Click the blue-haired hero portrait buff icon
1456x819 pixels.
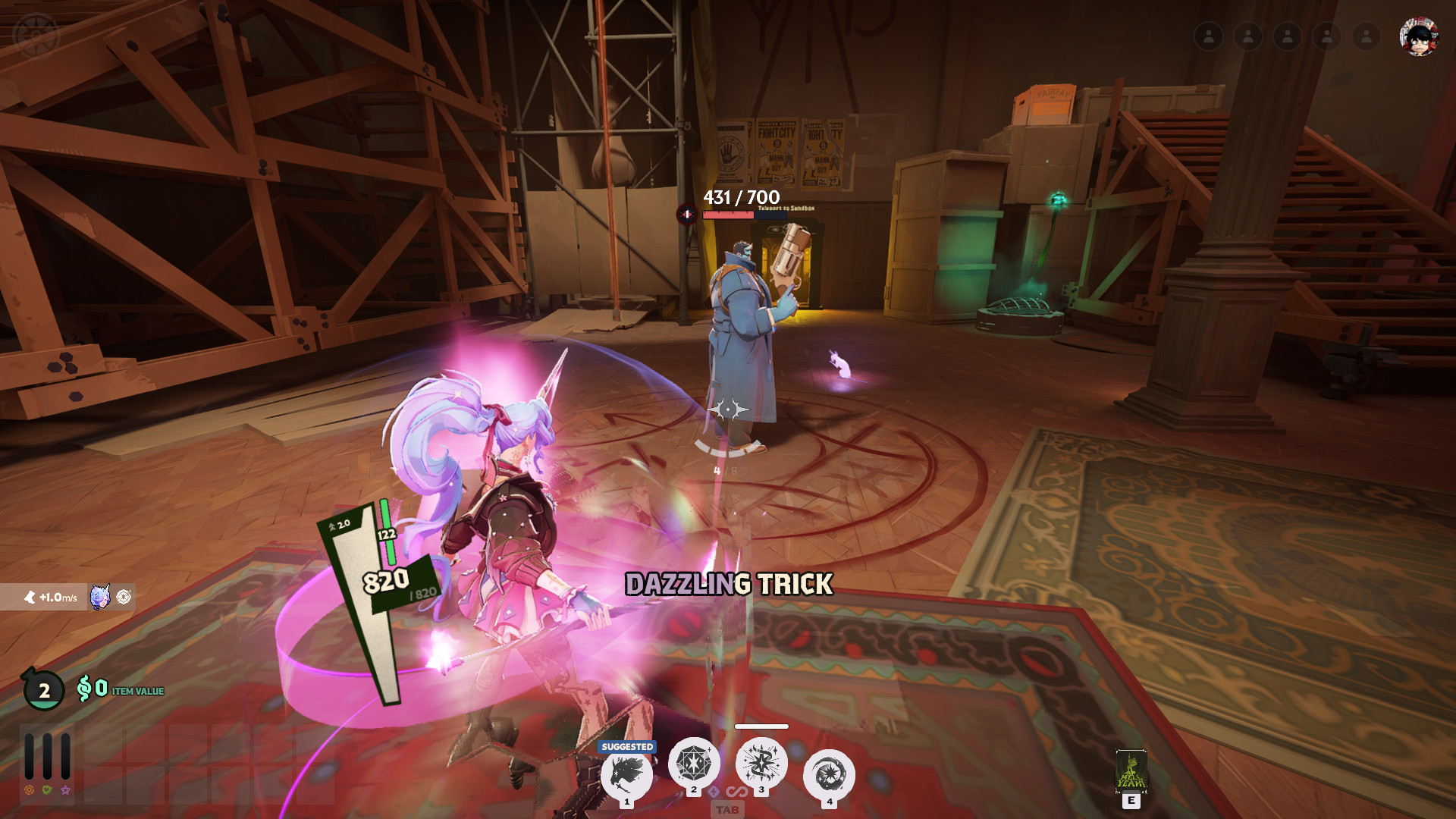tap(100, 597)
